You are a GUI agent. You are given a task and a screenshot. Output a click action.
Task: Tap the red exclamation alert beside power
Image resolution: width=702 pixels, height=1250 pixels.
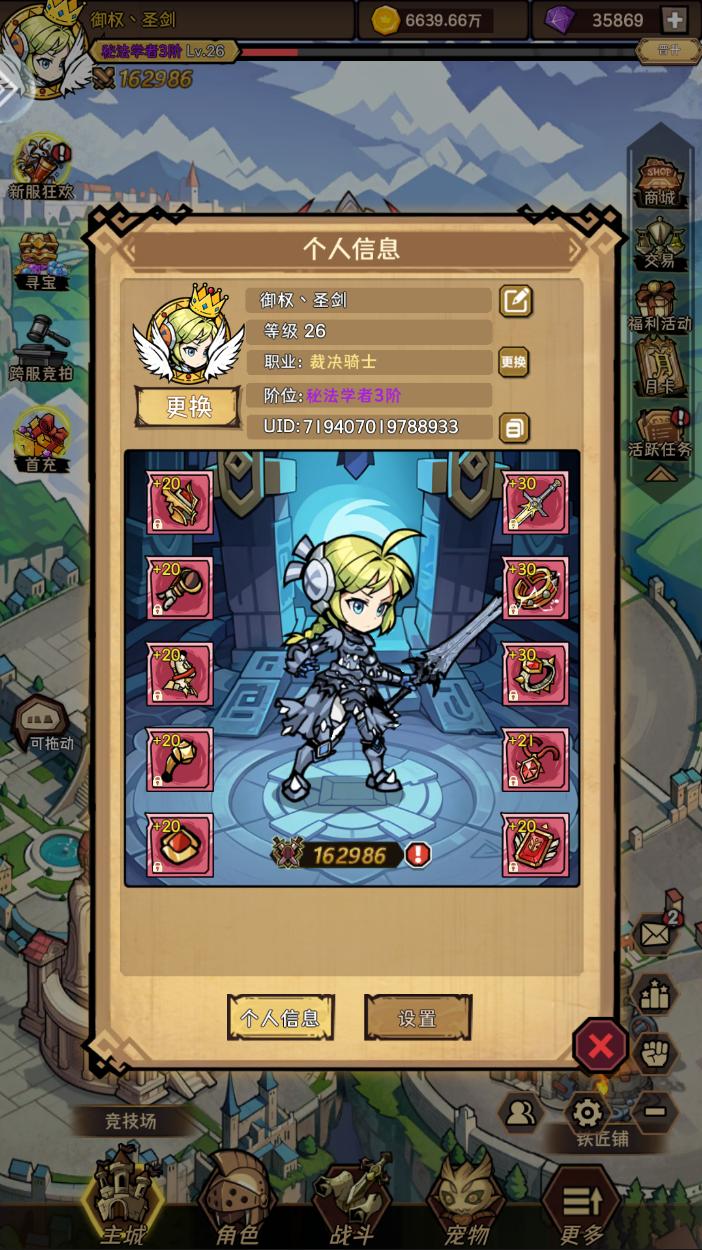[x=418, y=855]
